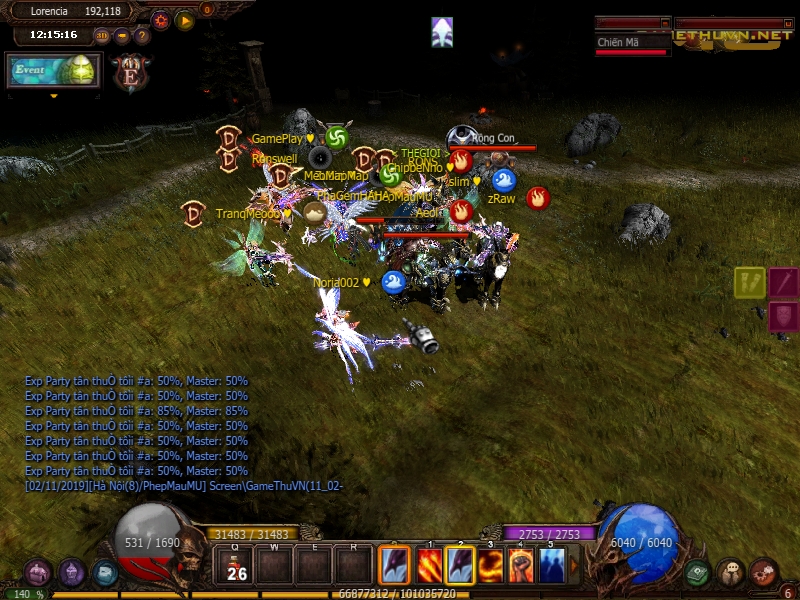
Task: Click the red shield equipment icon
Action: coord(783,317)
